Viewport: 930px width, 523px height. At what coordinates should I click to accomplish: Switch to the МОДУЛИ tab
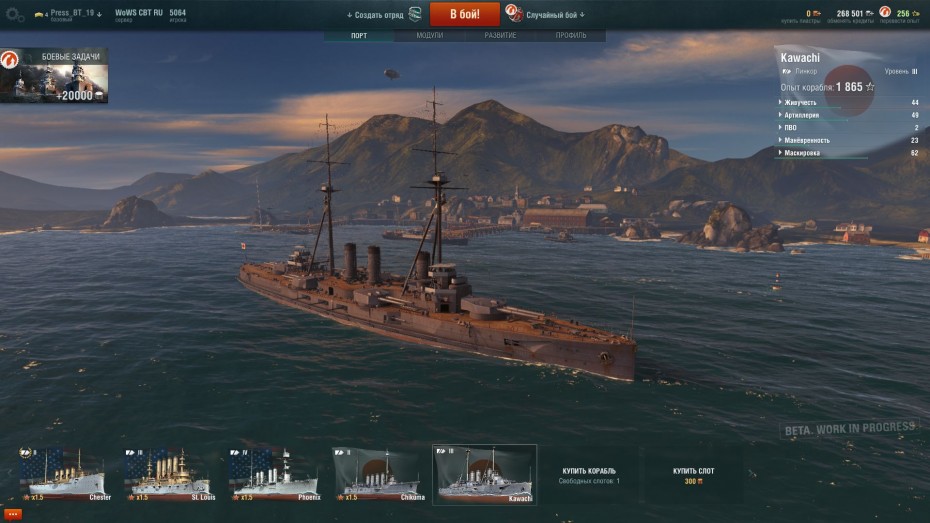pyautogui.click(x=429, y=36)
